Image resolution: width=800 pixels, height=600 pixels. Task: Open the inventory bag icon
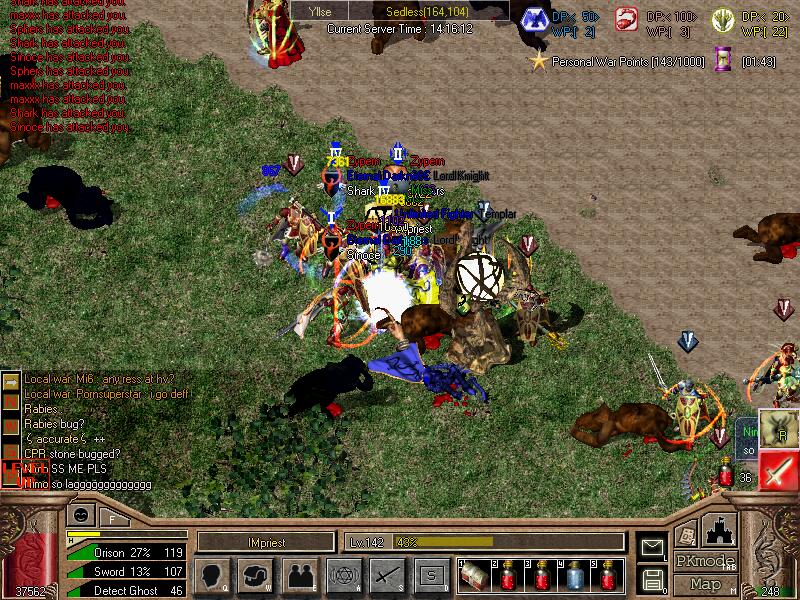[254, 574]
